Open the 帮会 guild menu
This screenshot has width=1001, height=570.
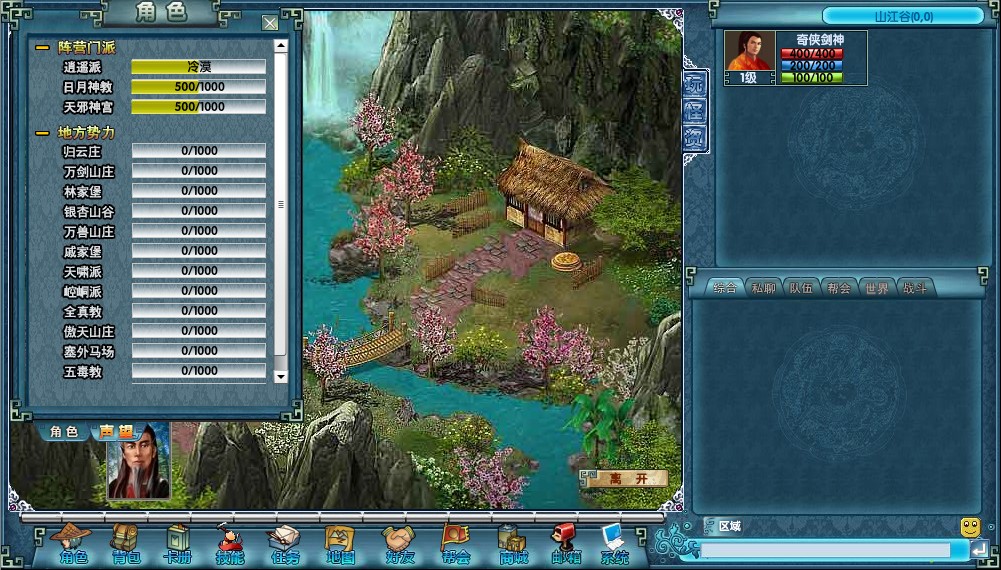pyautogui.click(x=455, y=545)
